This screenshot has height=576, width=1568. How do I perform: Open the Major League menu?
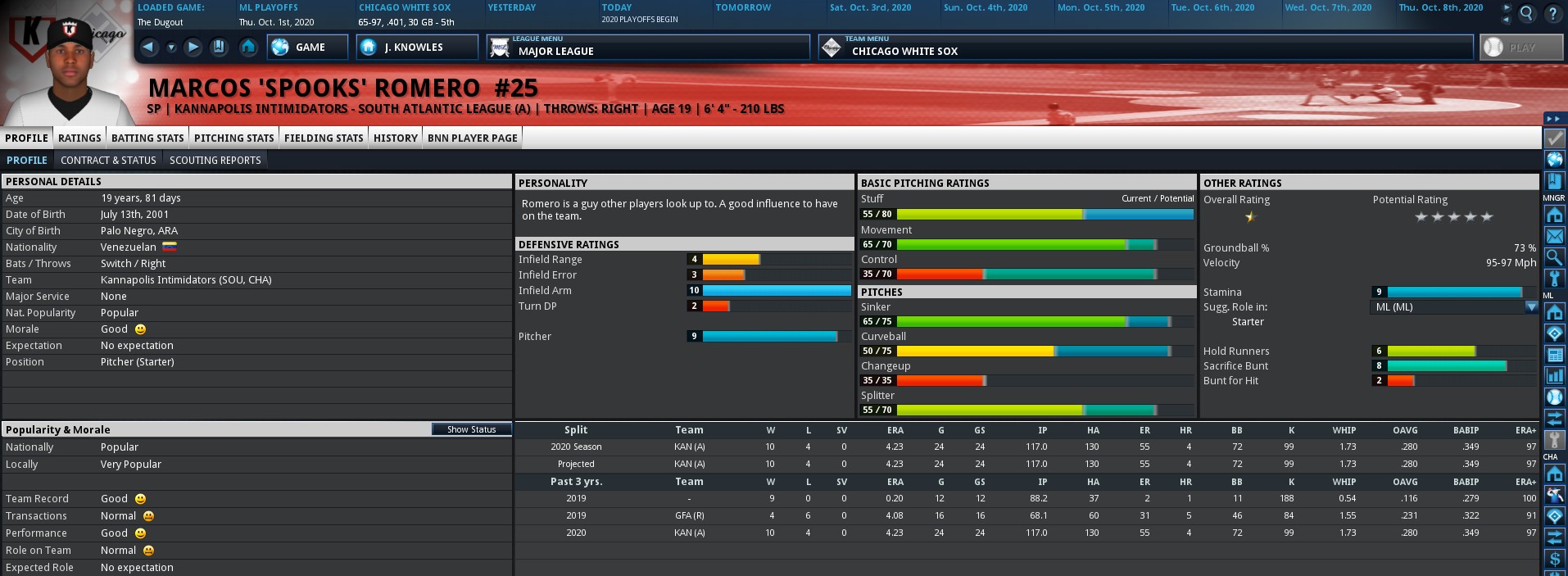click(x=650, y=48)
